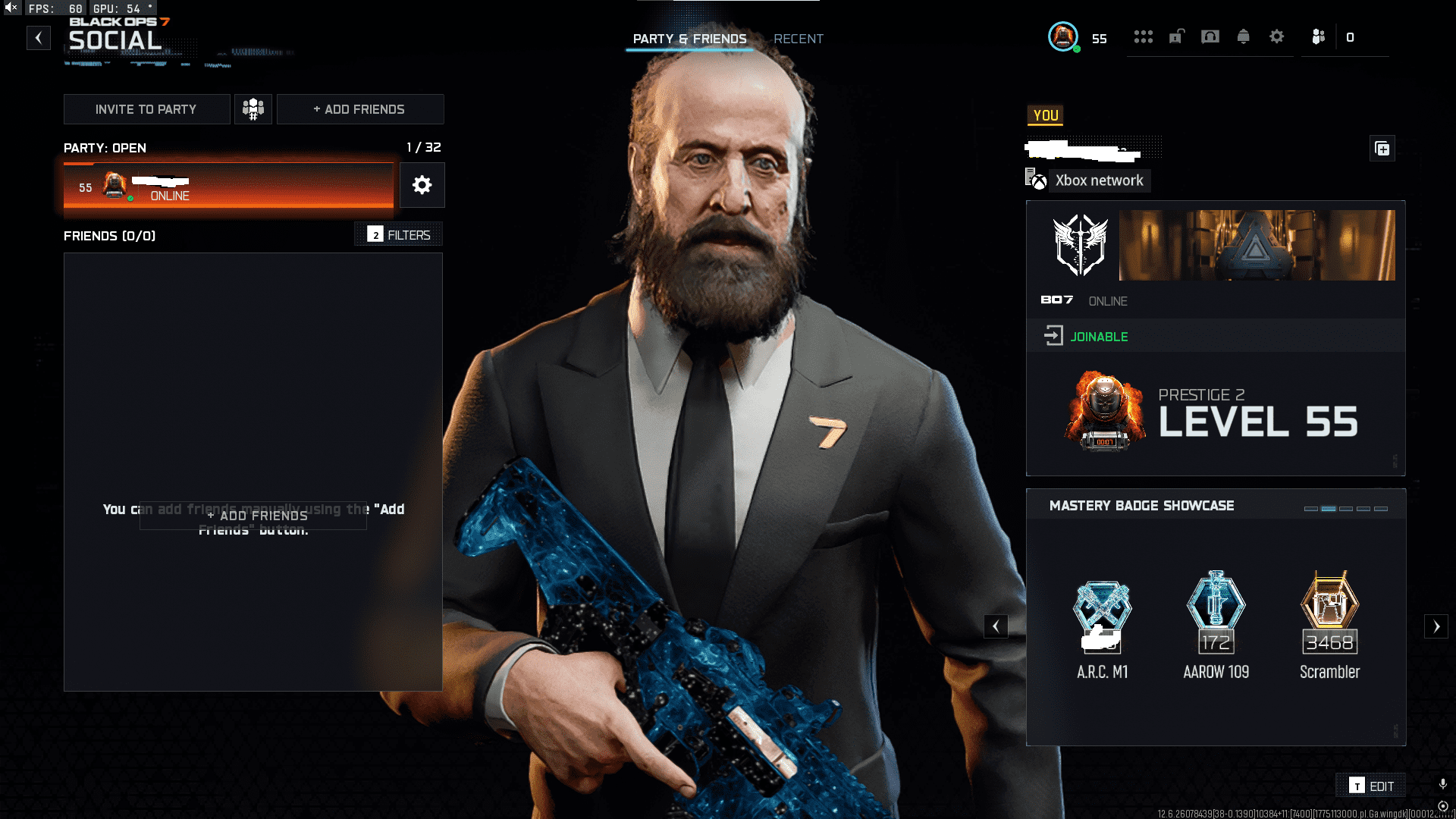1456x819 pixels.
Task: Open the headset support chat icon
Action: (x=1210, y=36)
